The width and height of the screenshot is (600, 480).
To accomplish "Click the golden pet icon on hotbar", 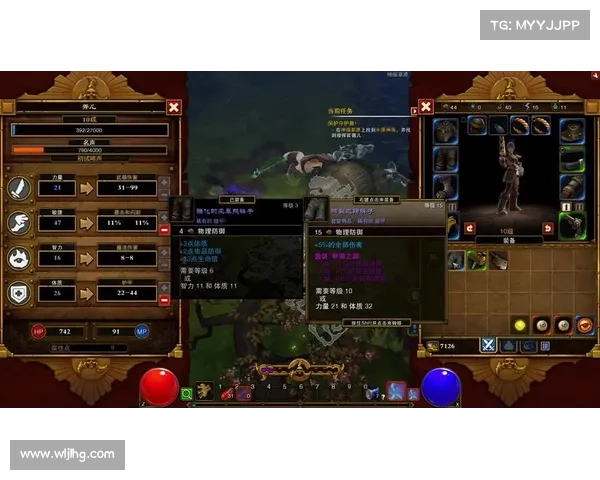I will (205, 390).
